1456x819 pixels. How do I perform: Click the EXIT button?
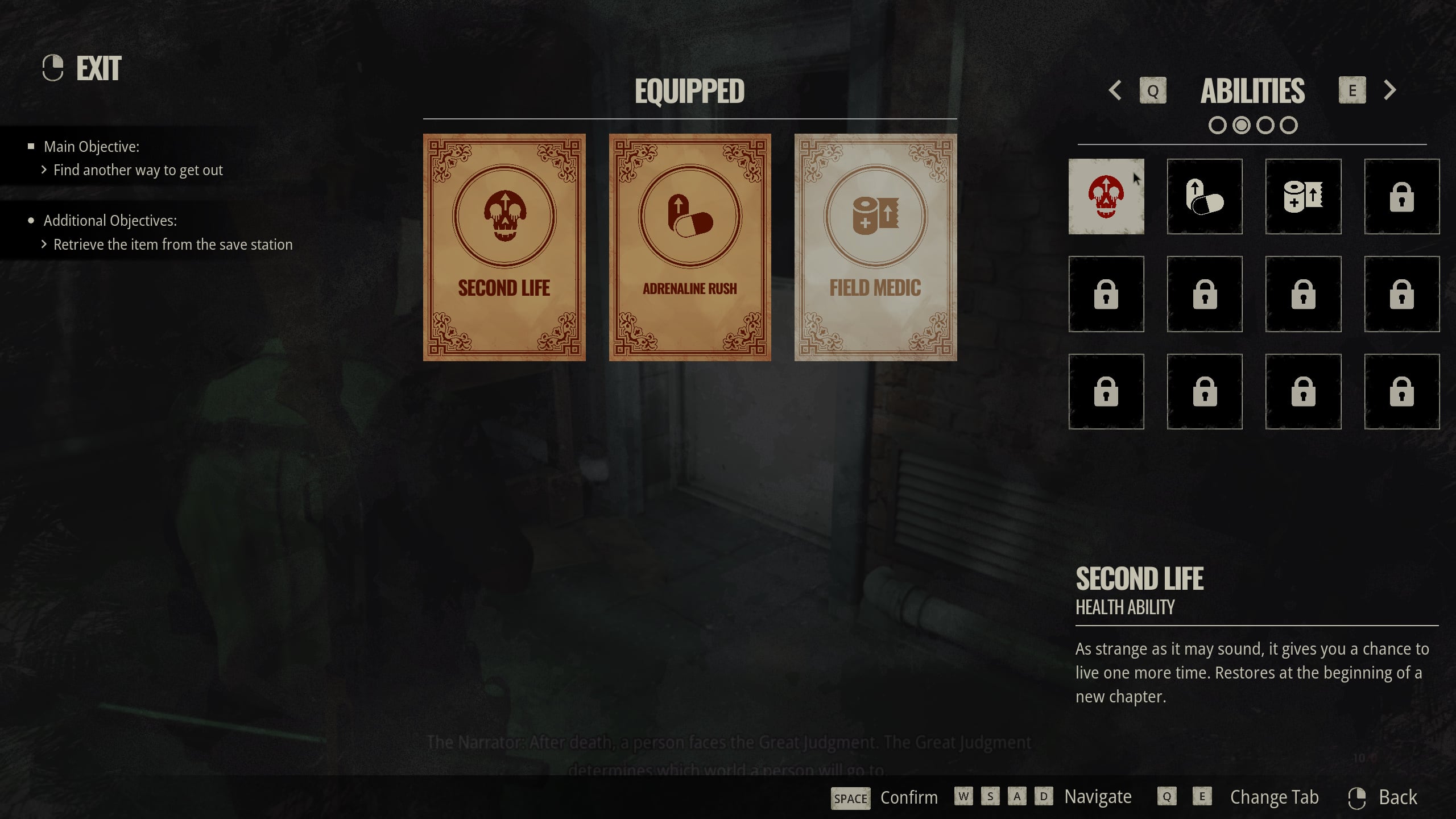(x=83, y=68)
